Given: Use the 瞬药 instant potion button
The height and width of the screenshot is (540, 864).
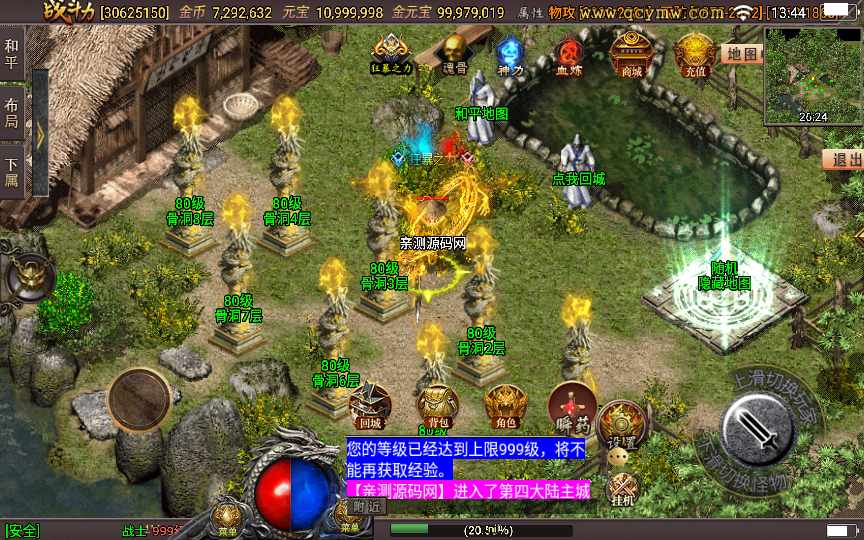Looking at the screenshot, I should pos(572,405).
